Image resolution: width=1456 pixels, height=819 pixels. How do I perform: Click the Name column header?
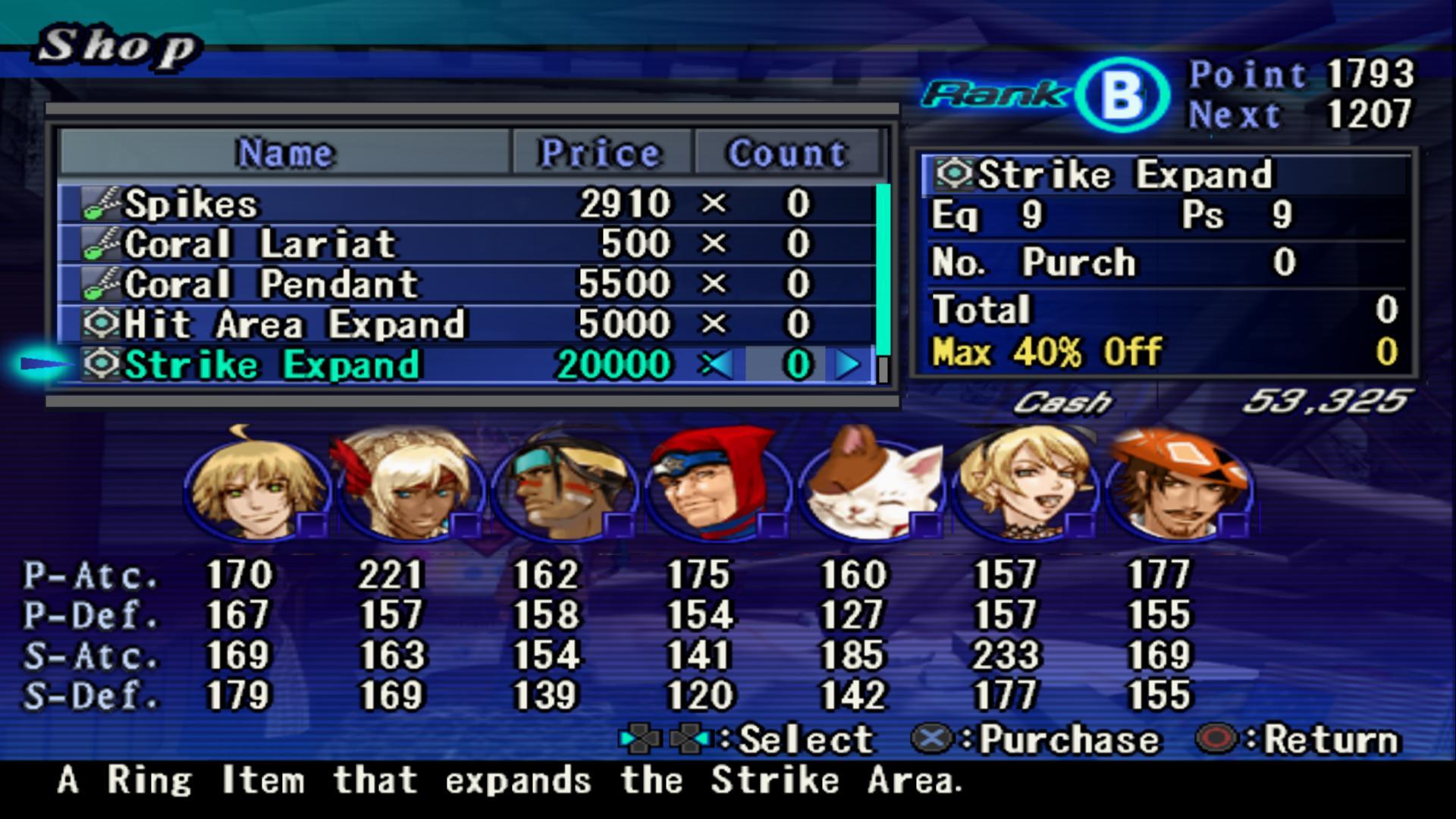[x=285, y=153]
